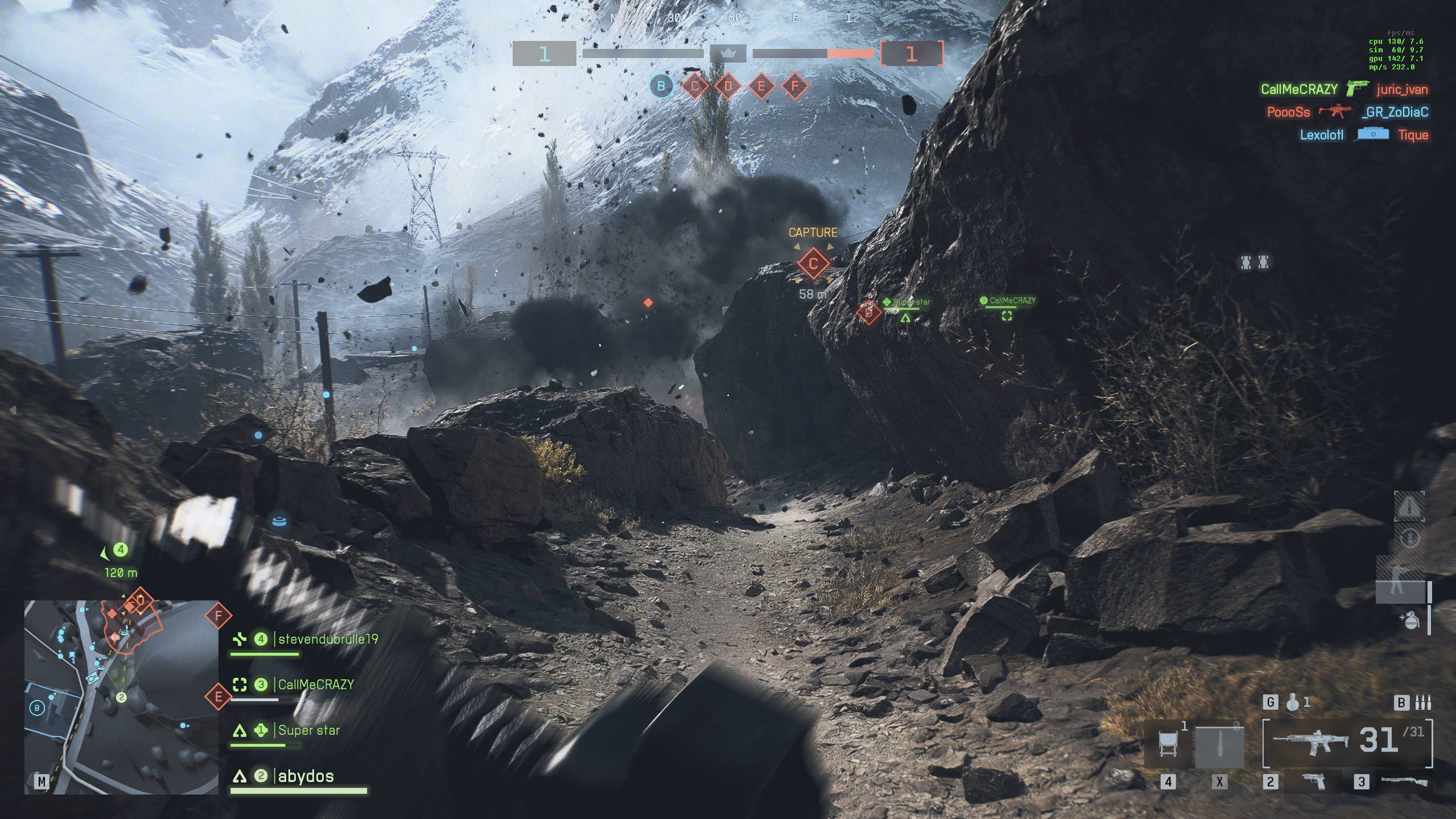Open the minimap
This screenshot has height=819, width=1456.
coord(121,697)
